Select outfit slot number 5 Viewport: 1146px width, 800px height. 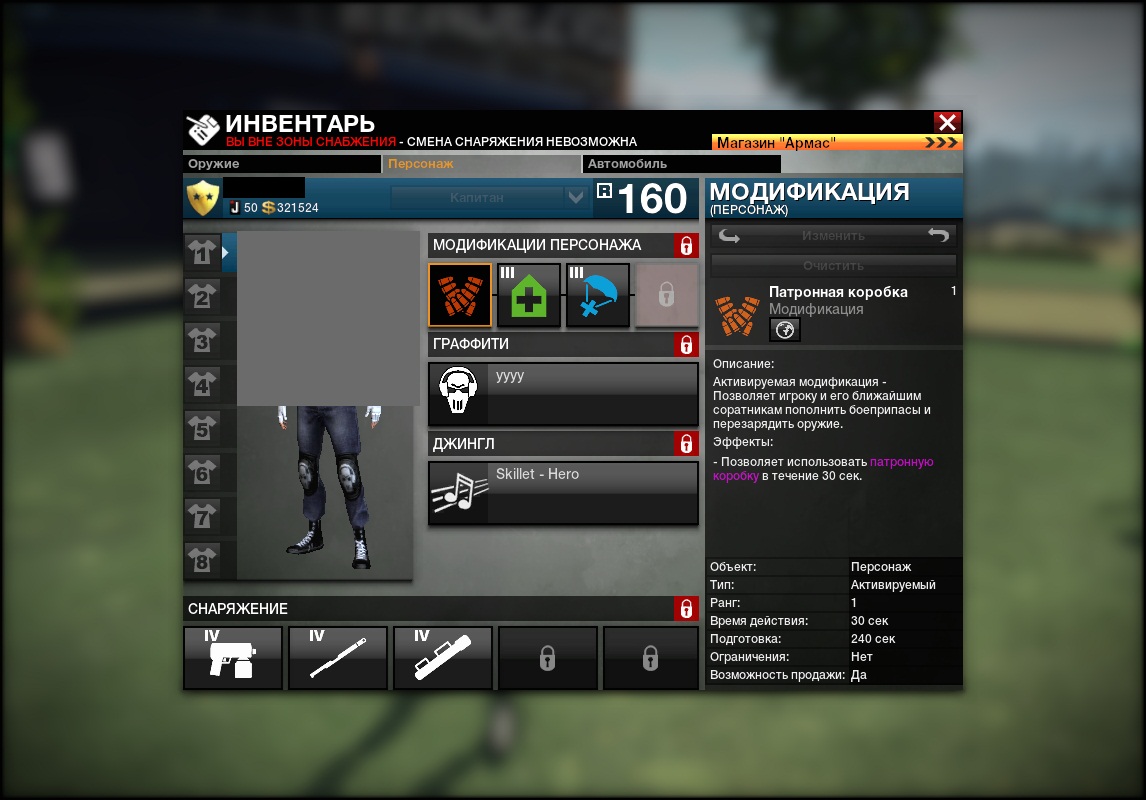click(202, 430)
